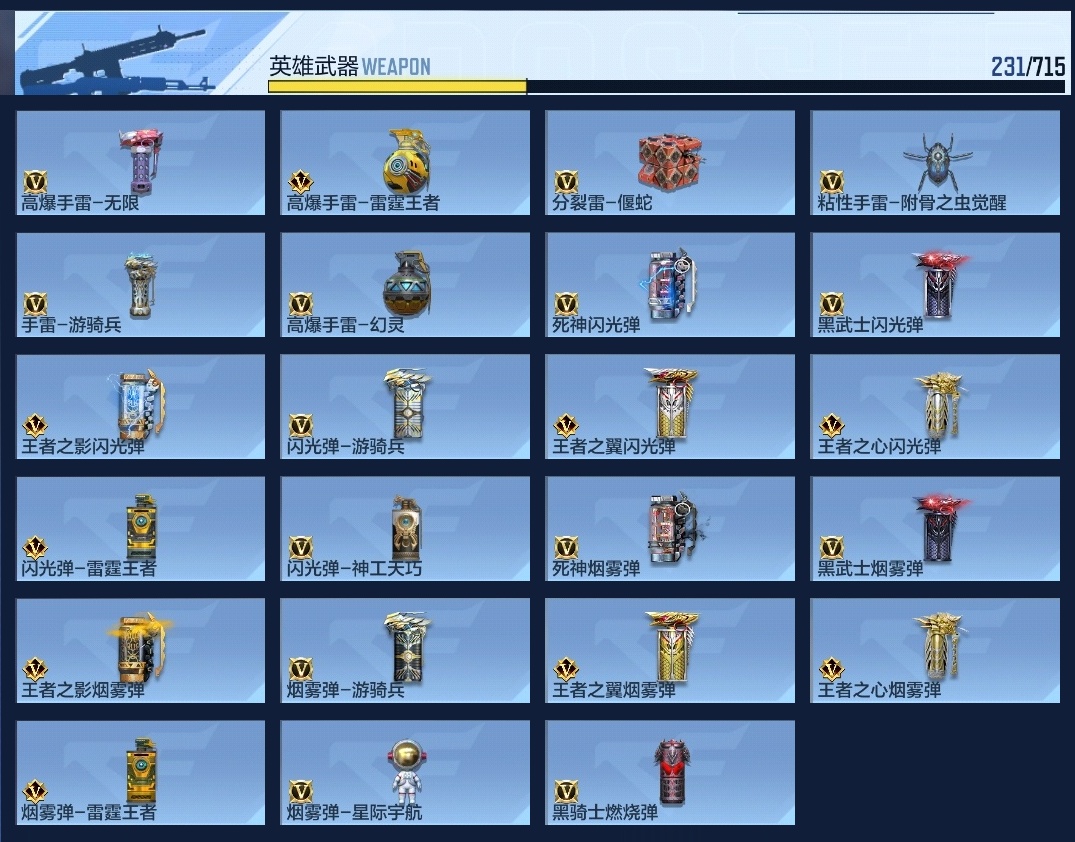1075x842 pixels.
Task: Select the 高爆手雷-无限 grenade card
Action: [141, 162]
